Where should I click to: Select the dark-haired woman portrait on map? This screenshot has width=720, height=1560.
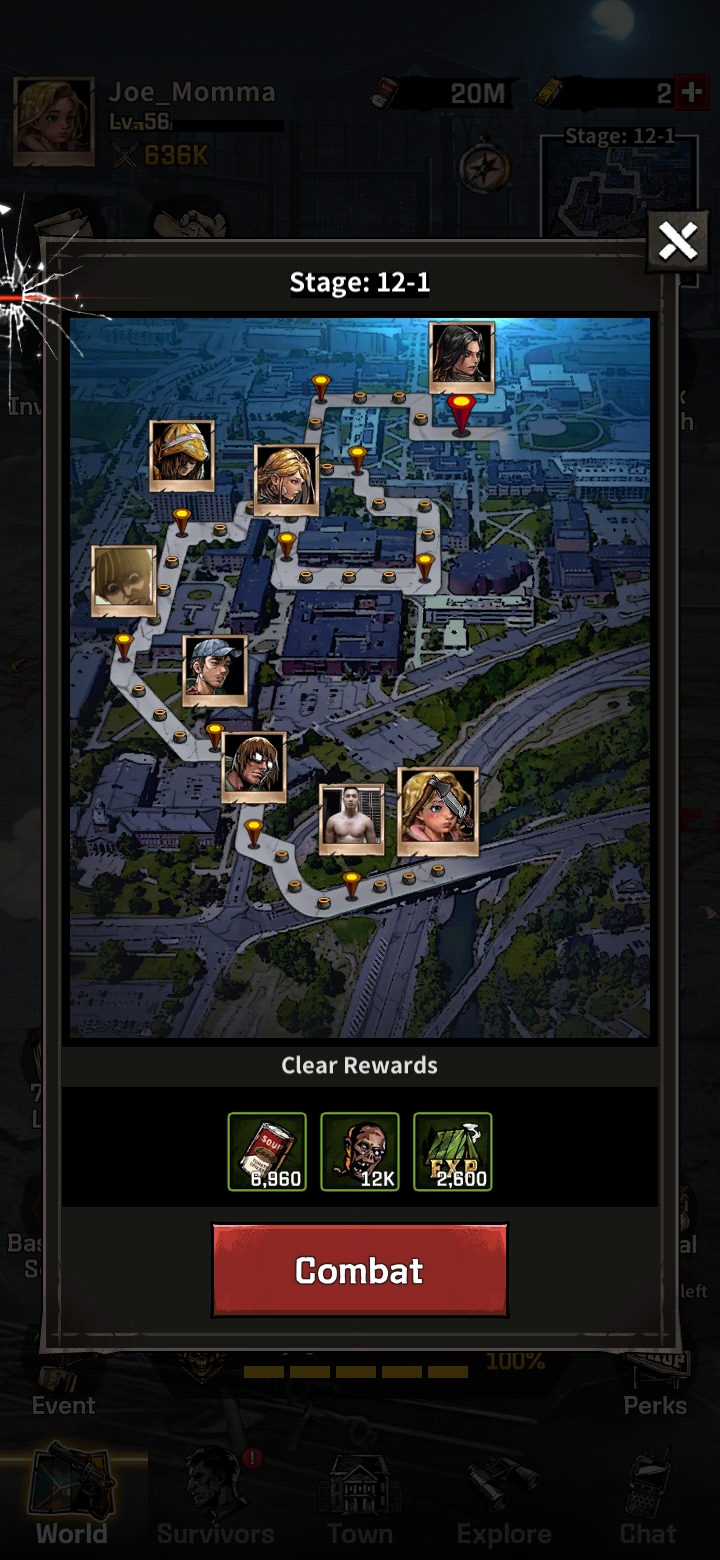[462, 356]
